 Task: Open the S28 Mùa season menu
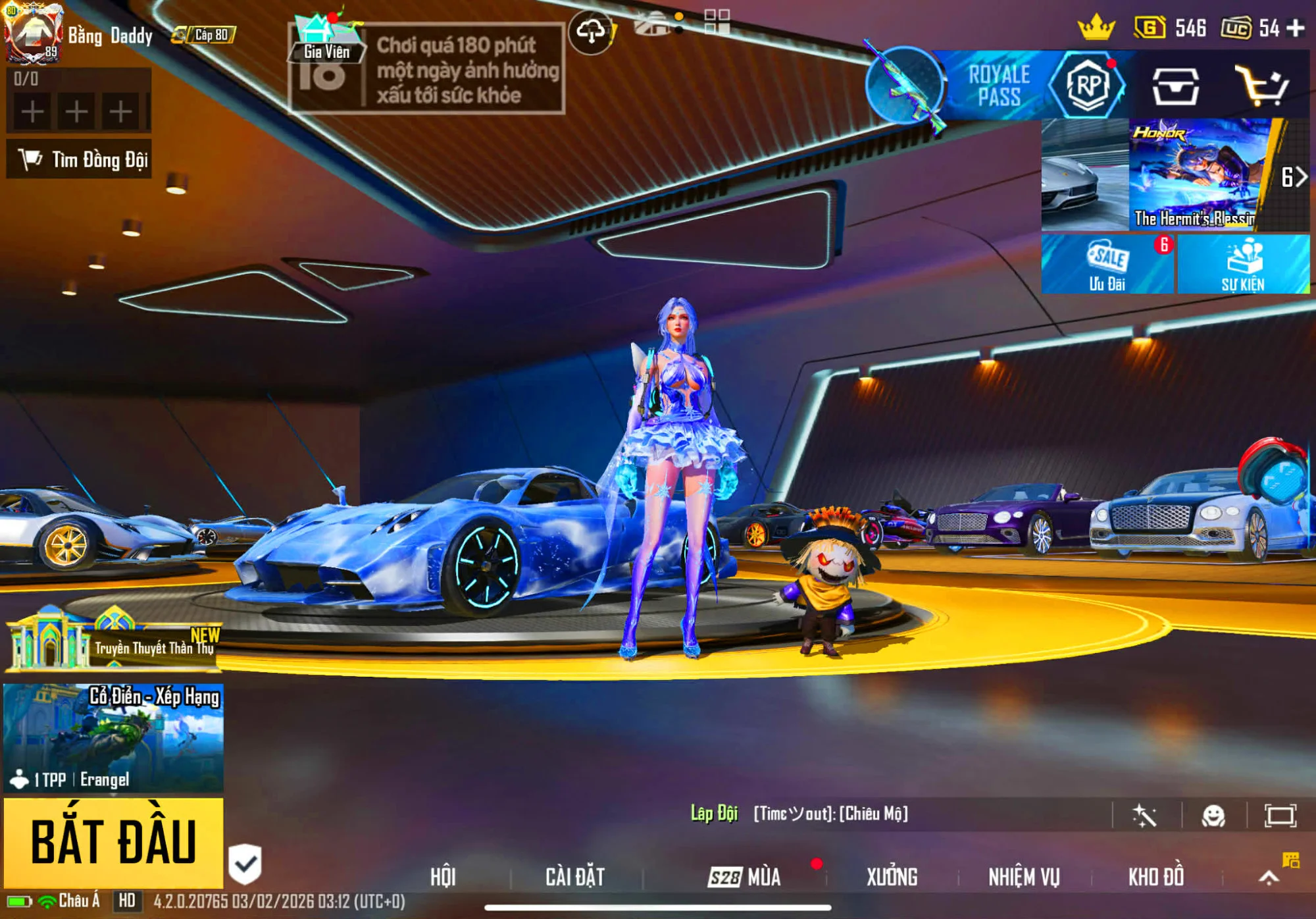(x=744, y=877)
